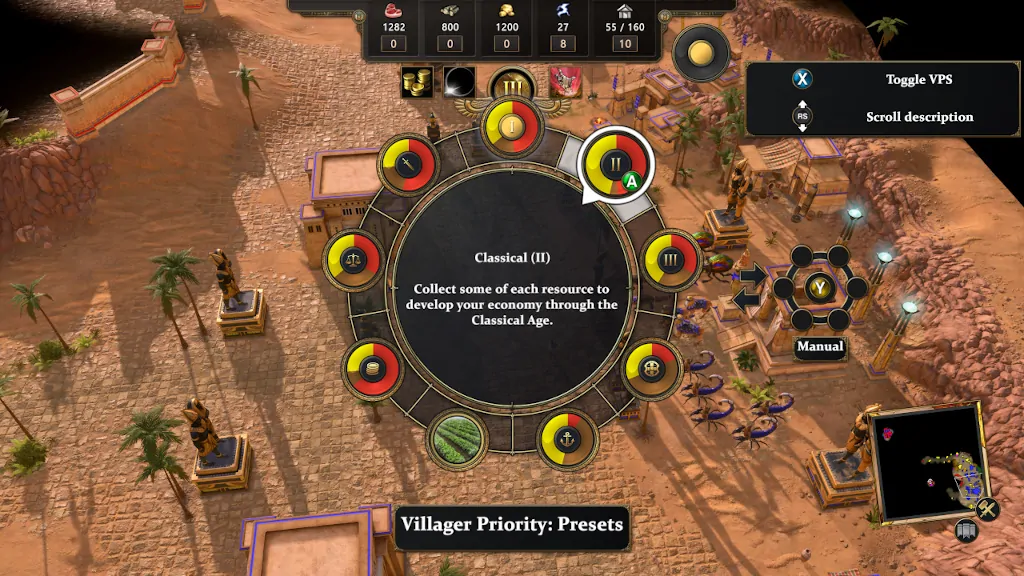Click the Manual control group label
The image size is (1024, 576).
(x=820, y=347)
